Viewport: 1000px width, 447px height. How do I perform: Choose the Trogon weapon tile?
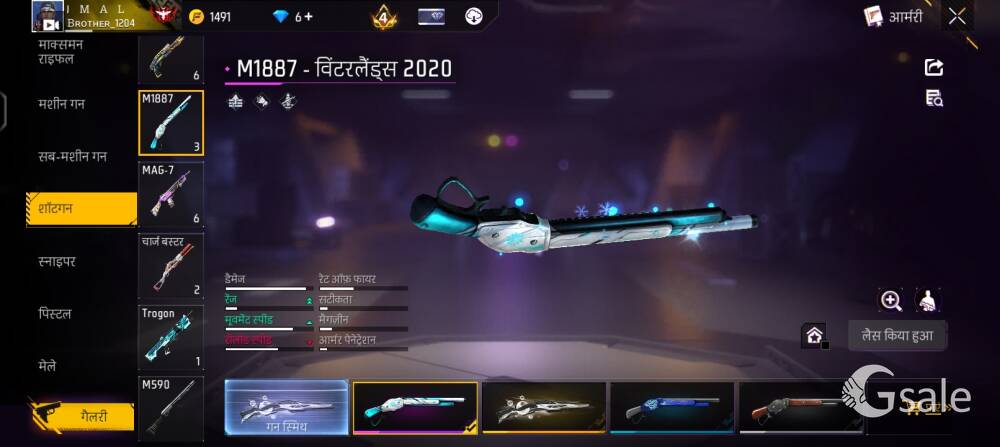tap(170, 337)
